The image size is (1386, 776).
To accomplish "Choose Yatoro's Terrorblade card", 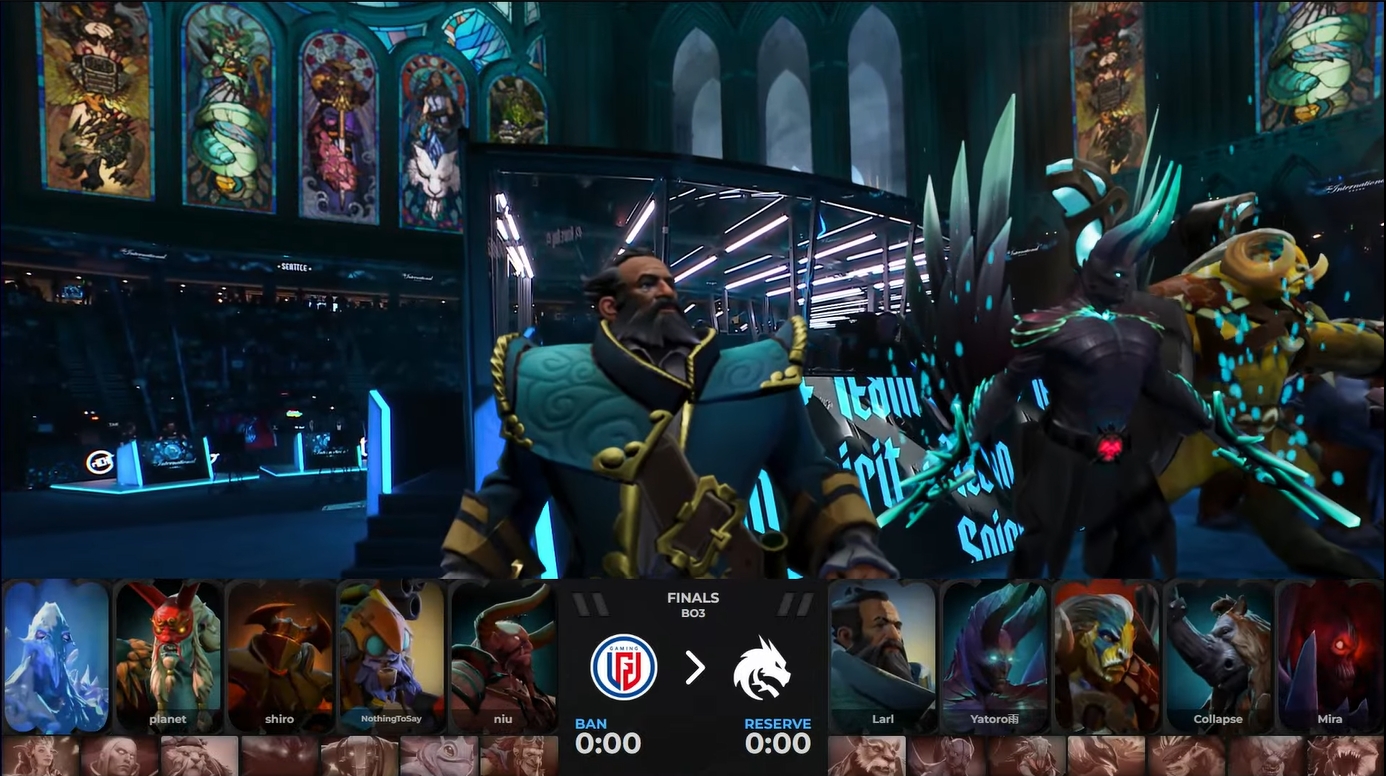I will [994, 655].
